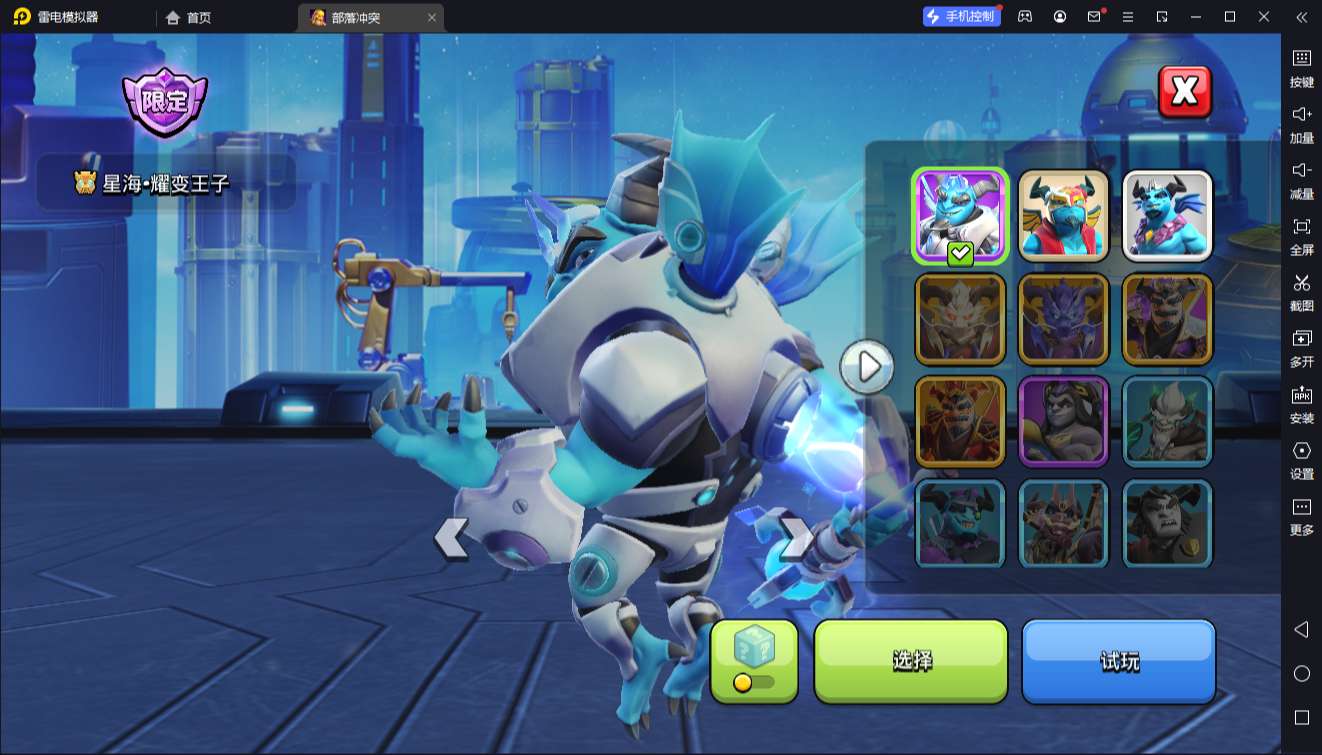Open the mystery cube box button

pyautogui.click(x=754, y=660)
